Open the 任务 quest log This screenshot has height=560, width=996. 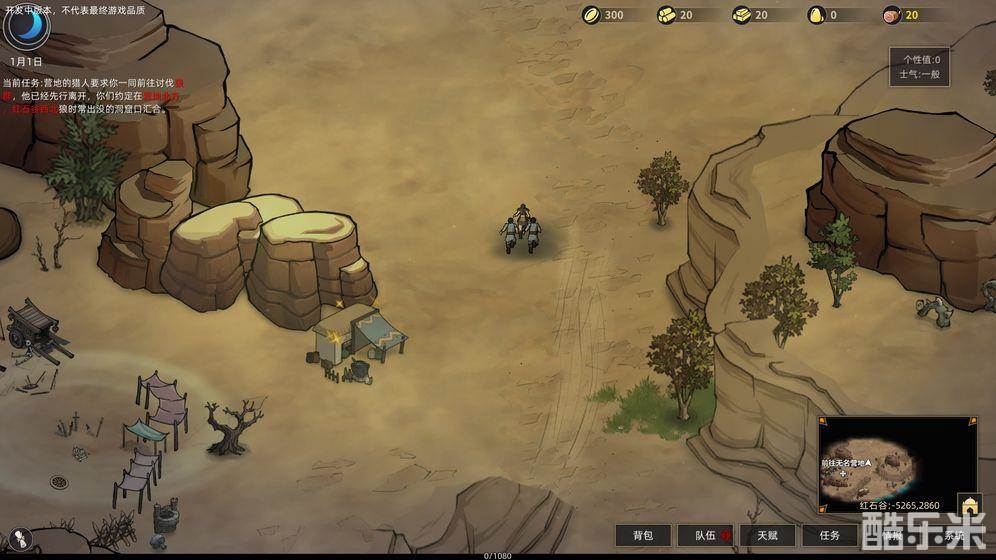830,536
